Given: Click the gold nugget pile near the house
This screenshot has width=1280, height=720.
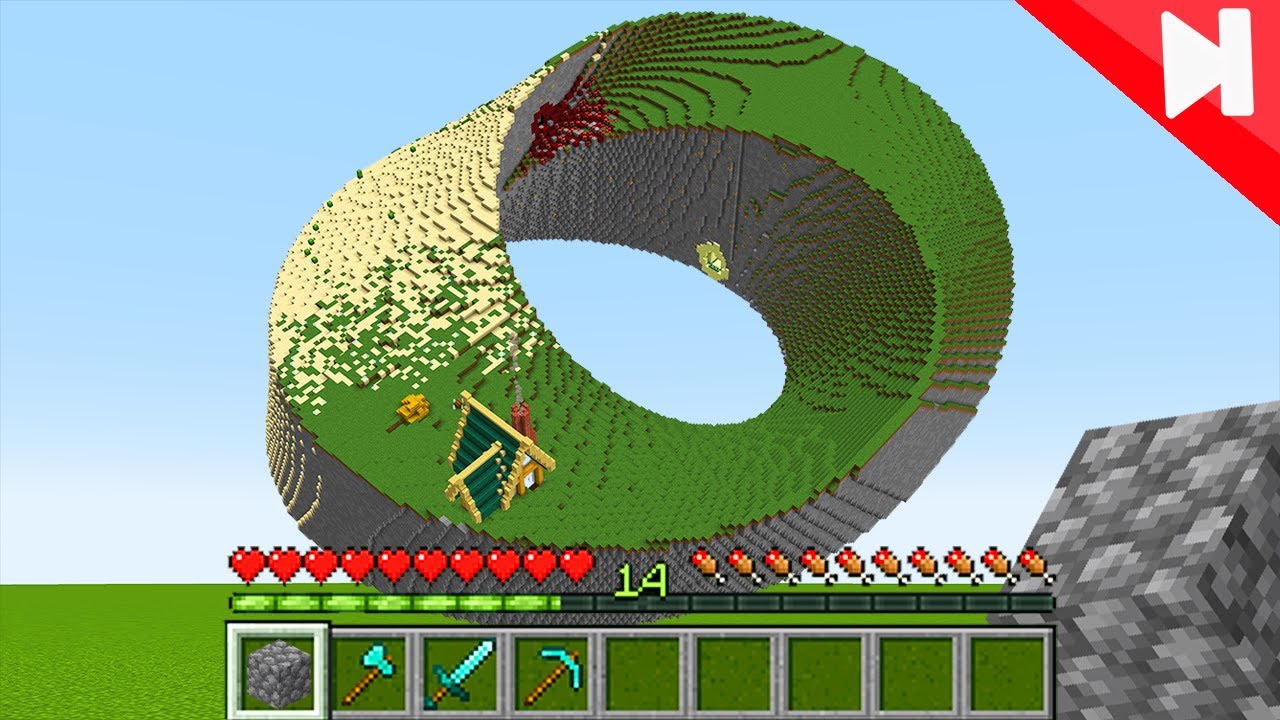Looking at the screenshot, I should (411, 407).
